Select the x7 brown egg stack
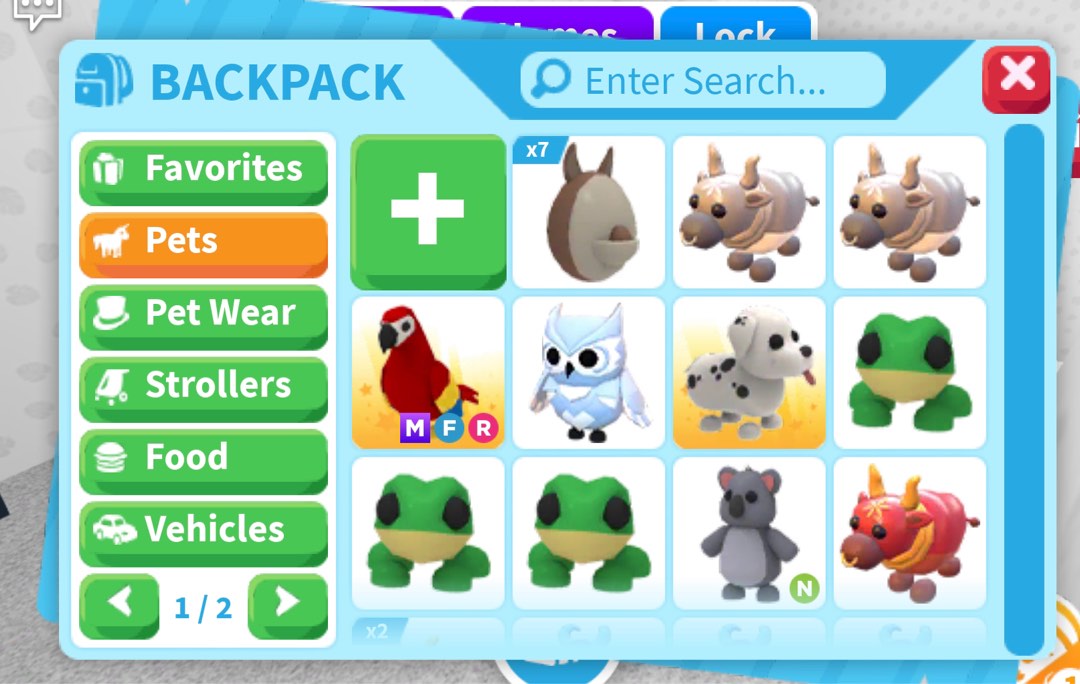 coord(588,211)
